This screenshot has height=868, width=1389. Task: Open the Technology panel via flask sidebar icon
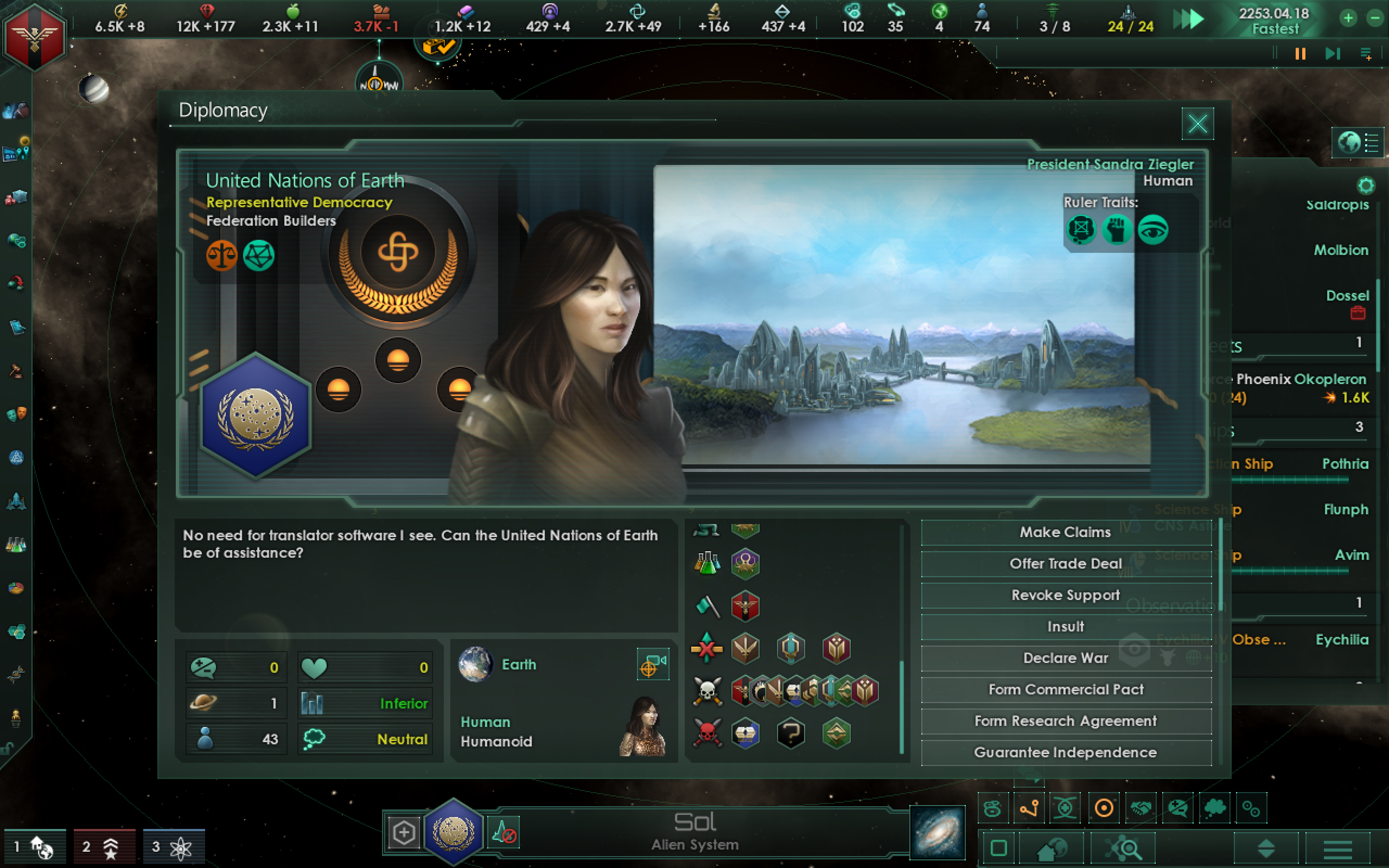pos(16,545)
